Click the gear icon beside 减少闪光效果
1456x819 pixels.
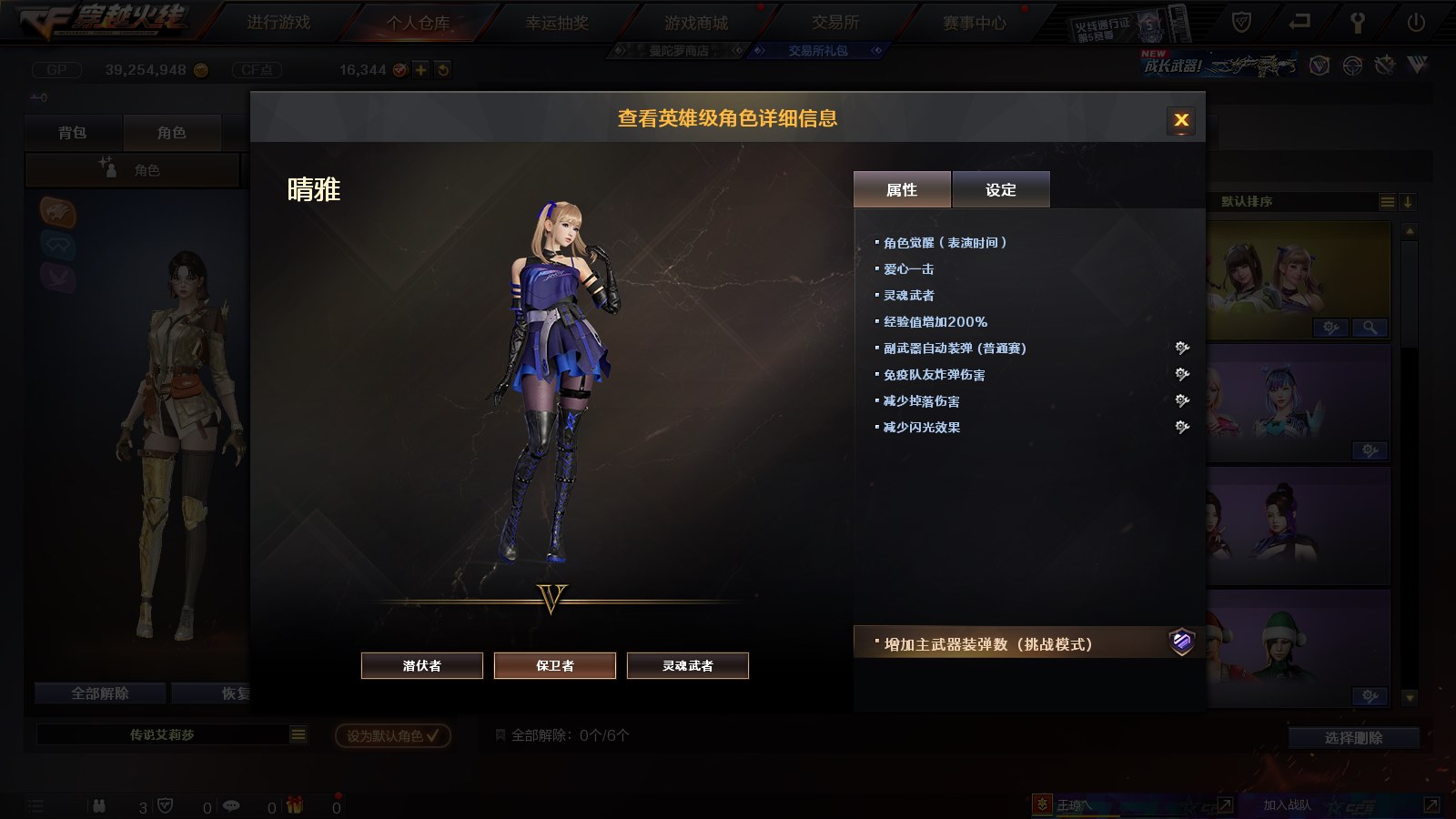[1182, 427]
